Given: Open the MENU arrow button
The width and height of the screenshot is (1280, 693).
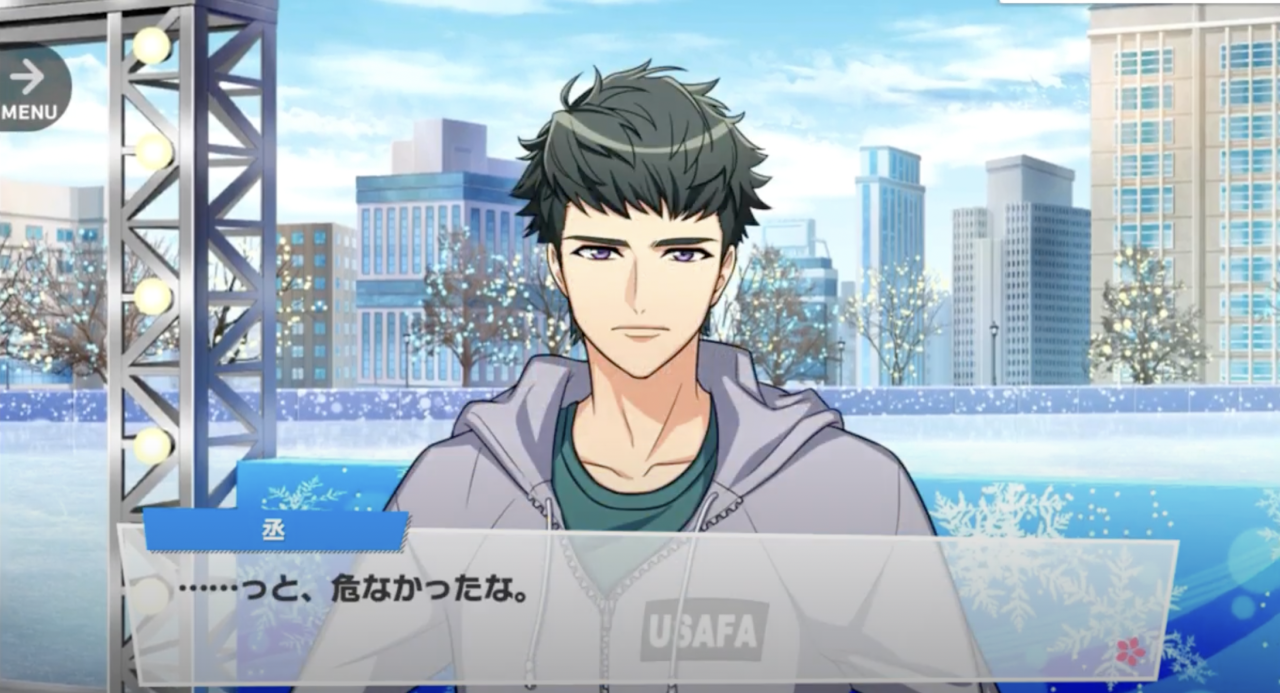Looking at the screenshot, I should coord(30,88).
